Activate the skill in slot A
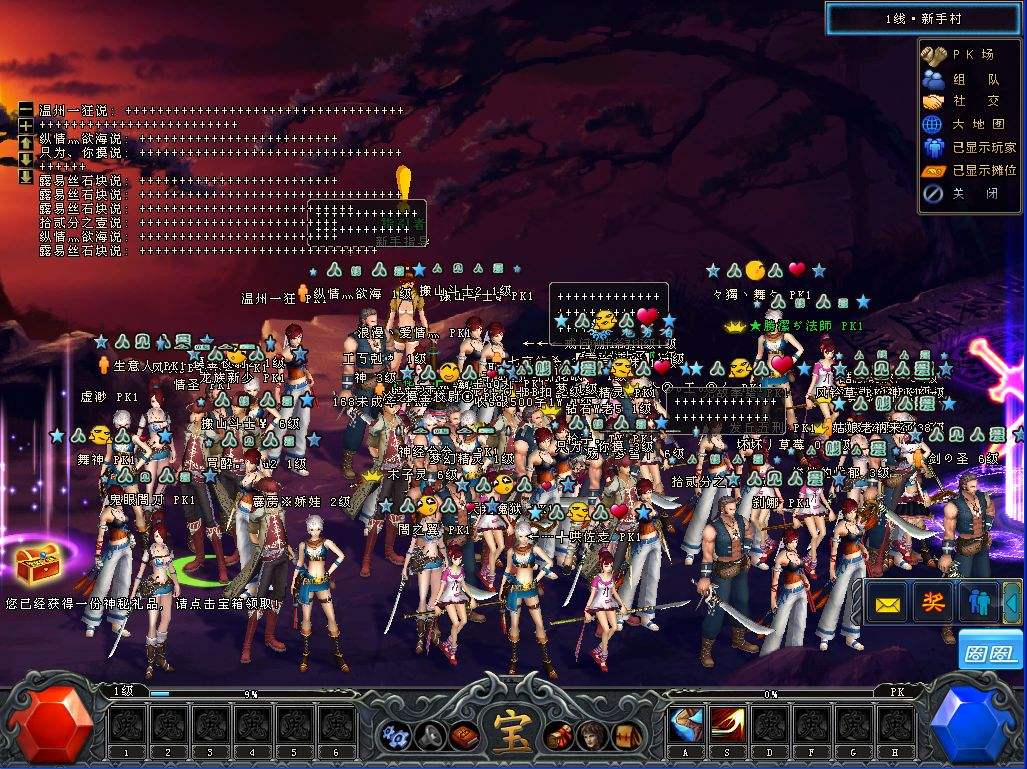This screenshot has width=1027, height=769. (687, 724)
